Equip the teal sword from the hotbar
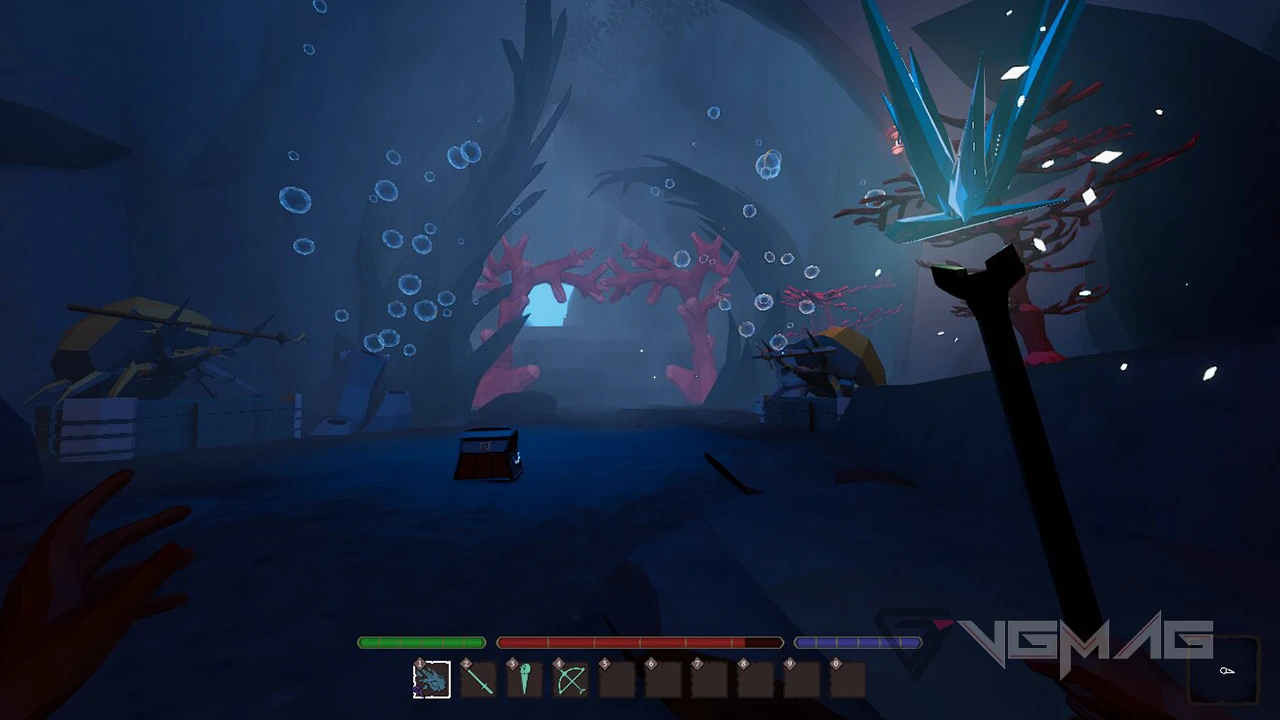Screen dimensions: 1280x720 (479, 680)
